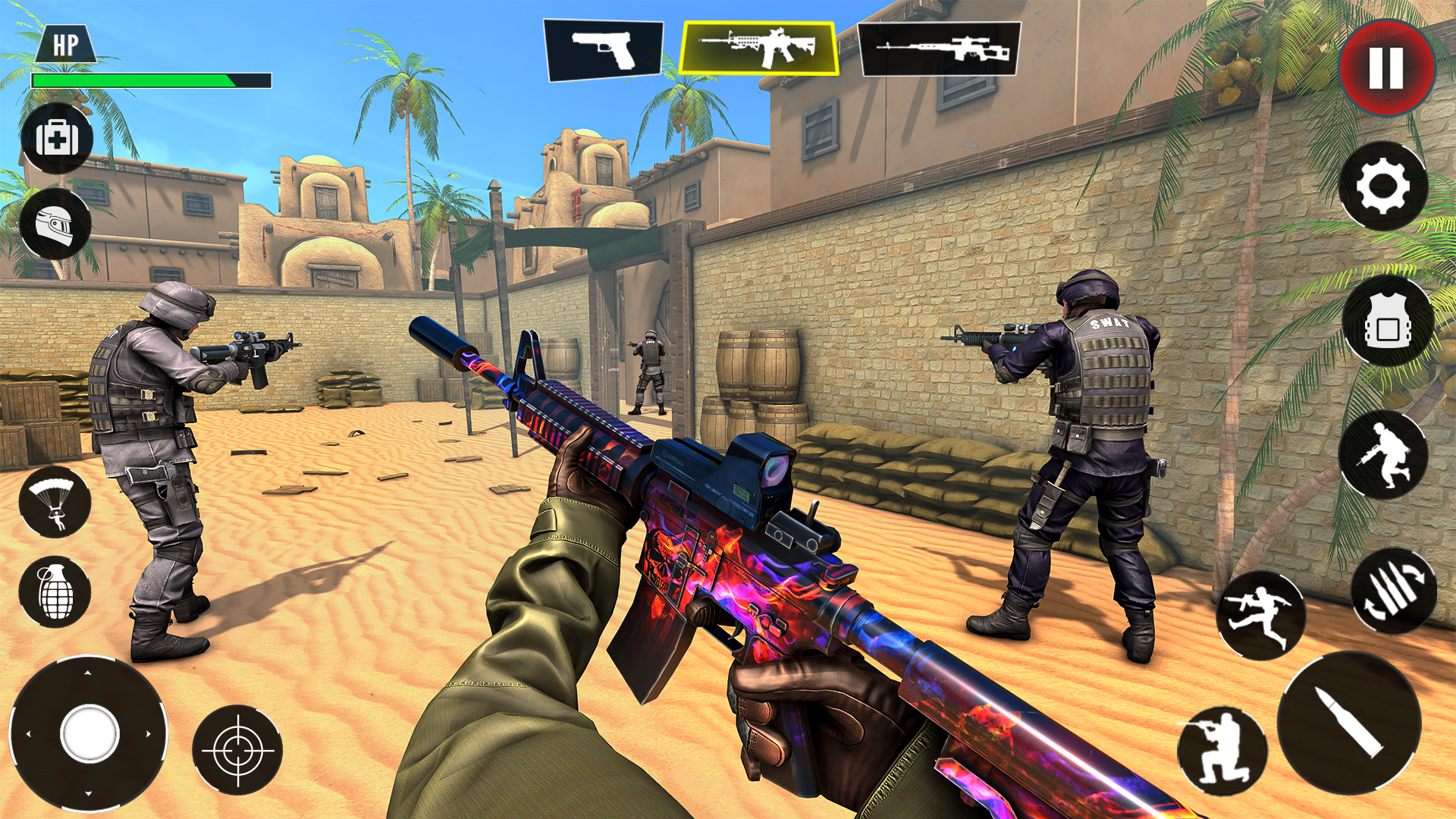Image resolution: width=1456 pixels, height=819 pixels.
Task: Toggle the currently equipped assault rifle
Action: pos(758,47)
